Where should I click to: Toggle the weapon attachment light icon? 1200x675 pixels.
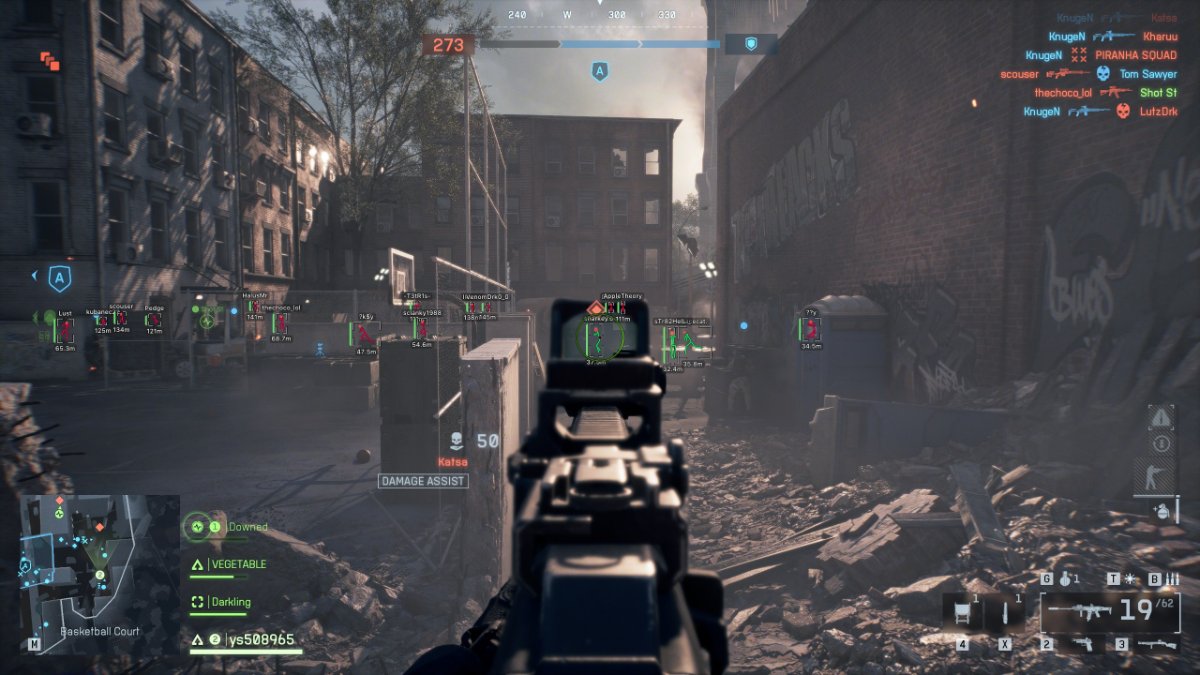pyautogui.click(x=1129, y=579)
